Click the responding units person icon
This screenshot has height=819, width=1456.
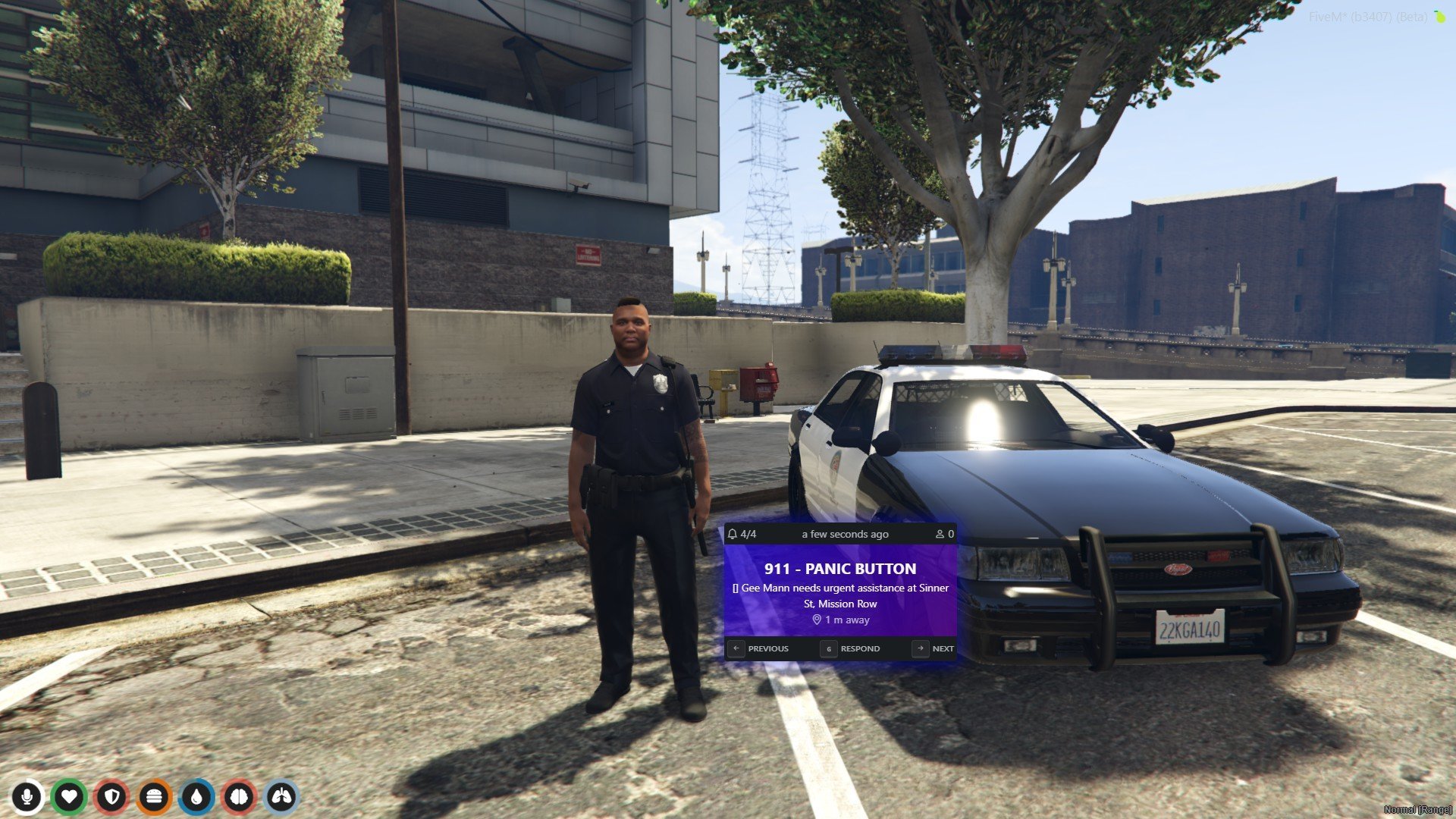940,534
